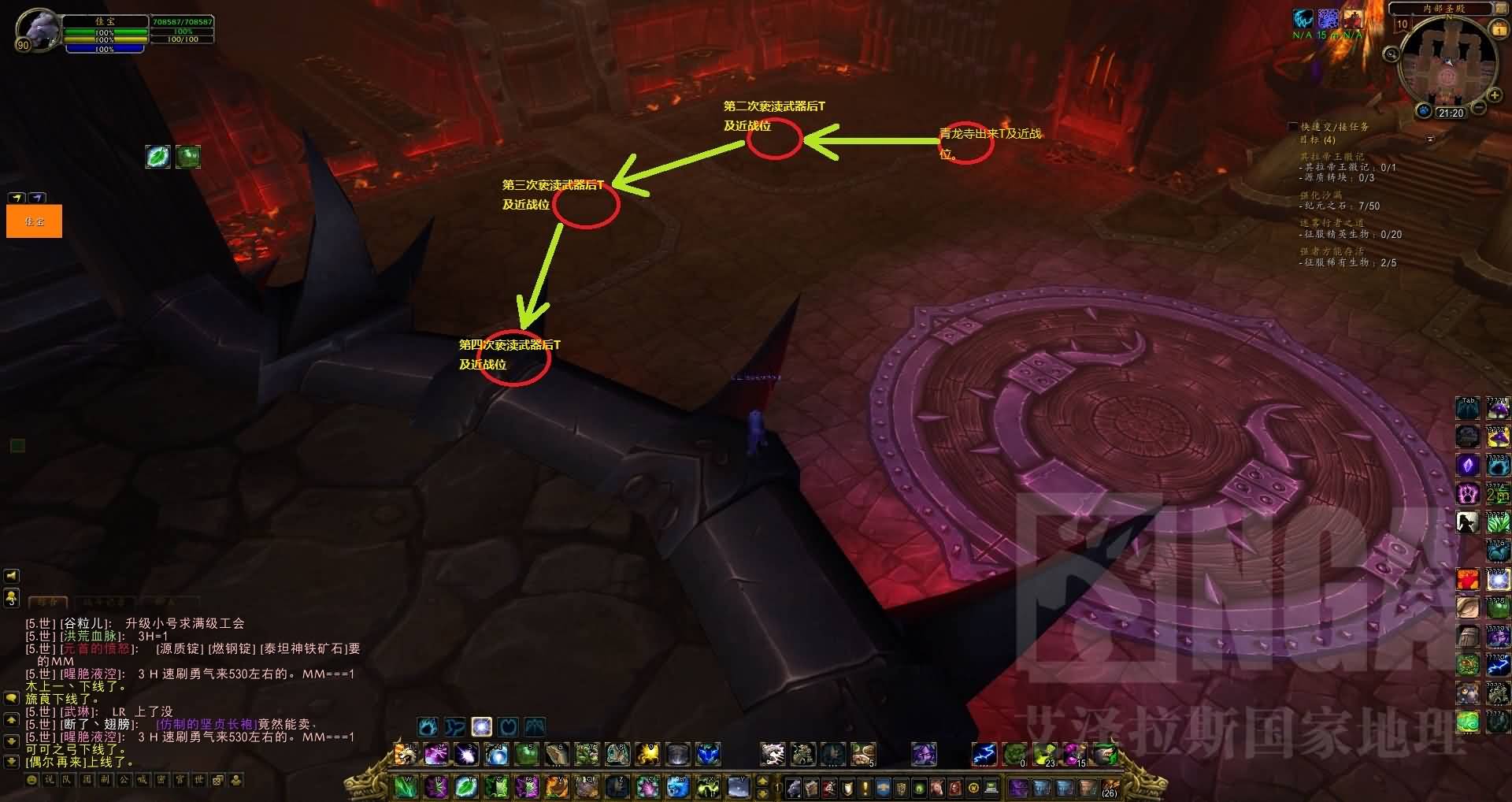1512x802 pixels.
Task: Click the circular minimap
Action: pos(1447,63)
